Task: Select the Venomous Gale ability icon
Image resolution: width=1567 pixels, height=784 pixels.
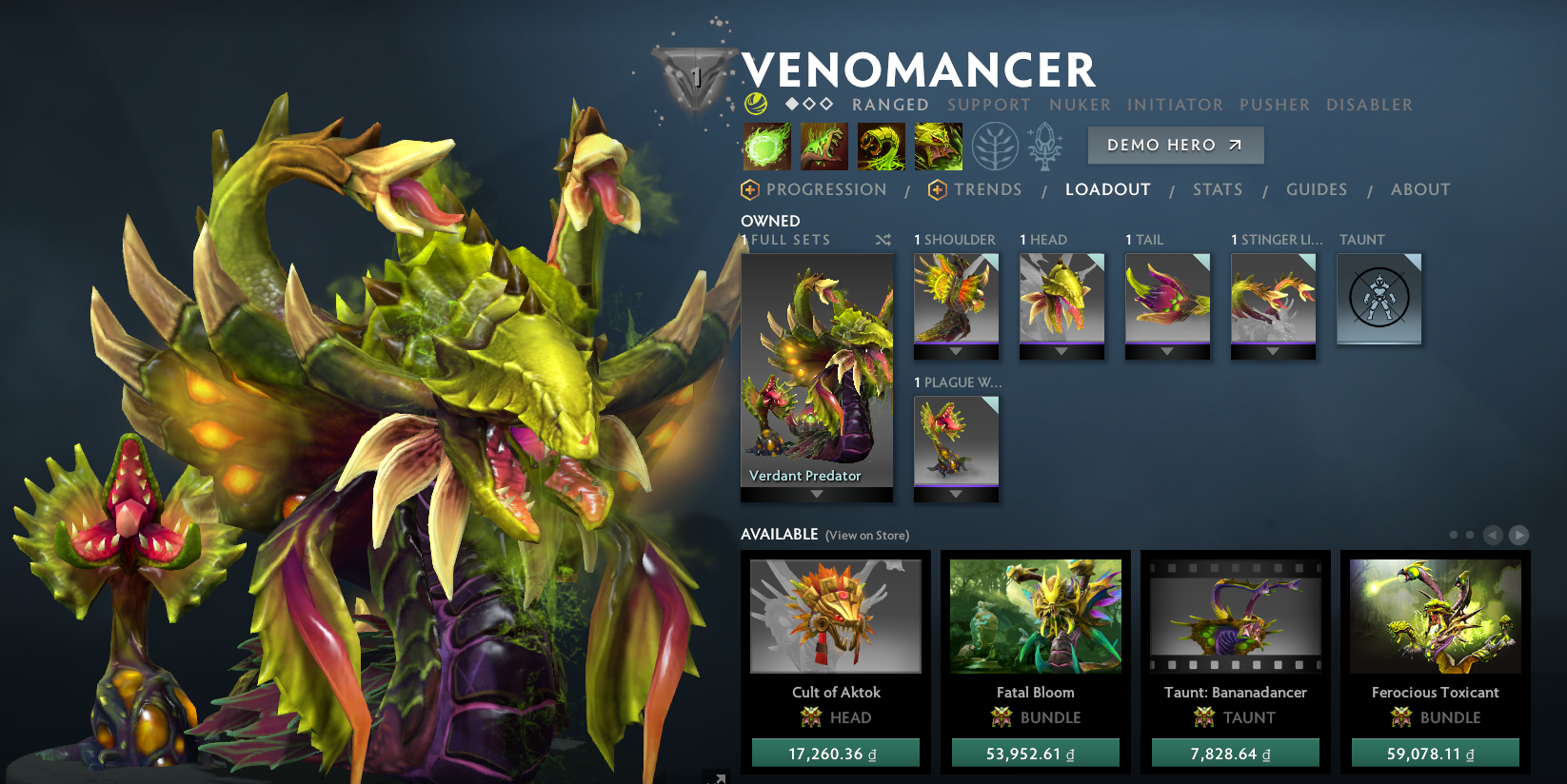Action: [x=767, y=146]
